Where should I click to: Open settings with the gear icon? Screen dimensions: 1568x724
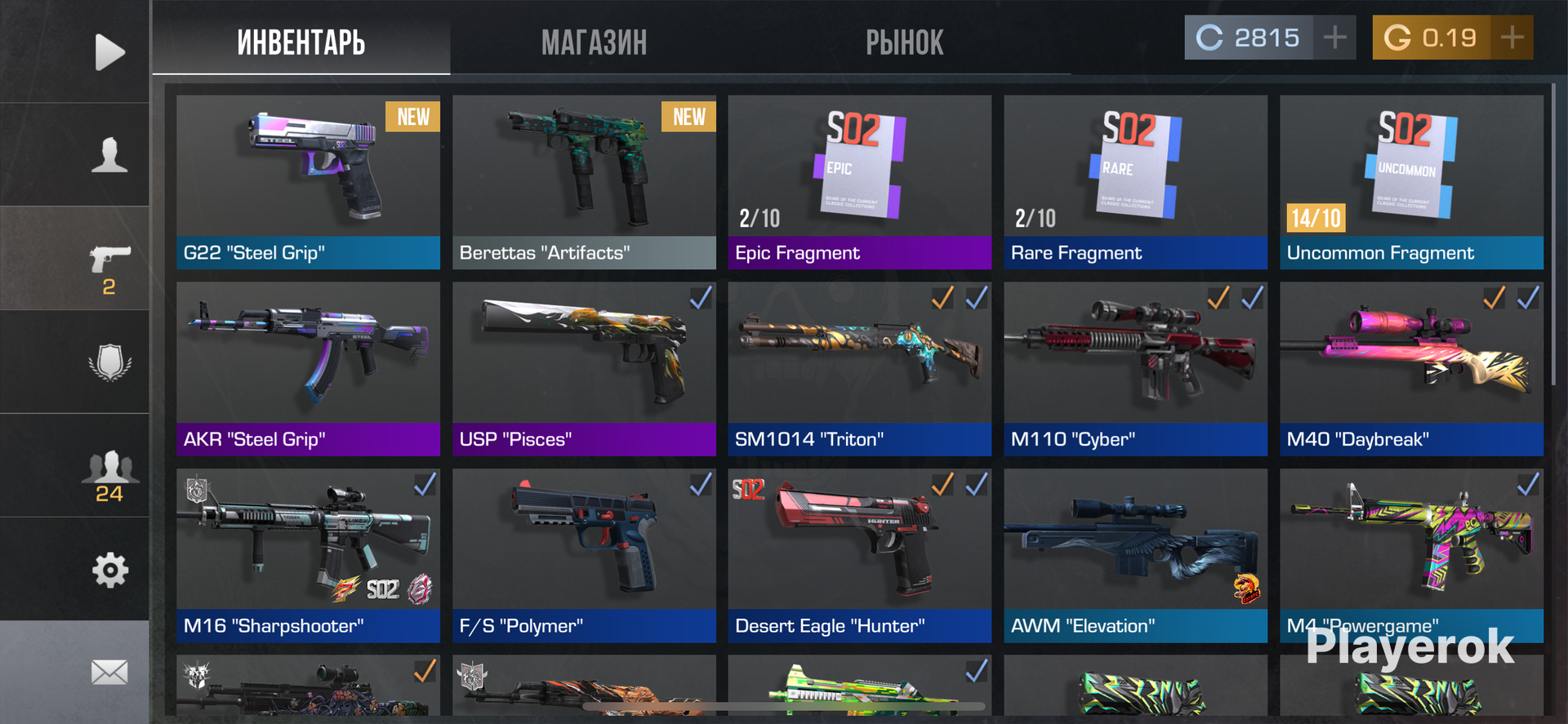(109, 570)
